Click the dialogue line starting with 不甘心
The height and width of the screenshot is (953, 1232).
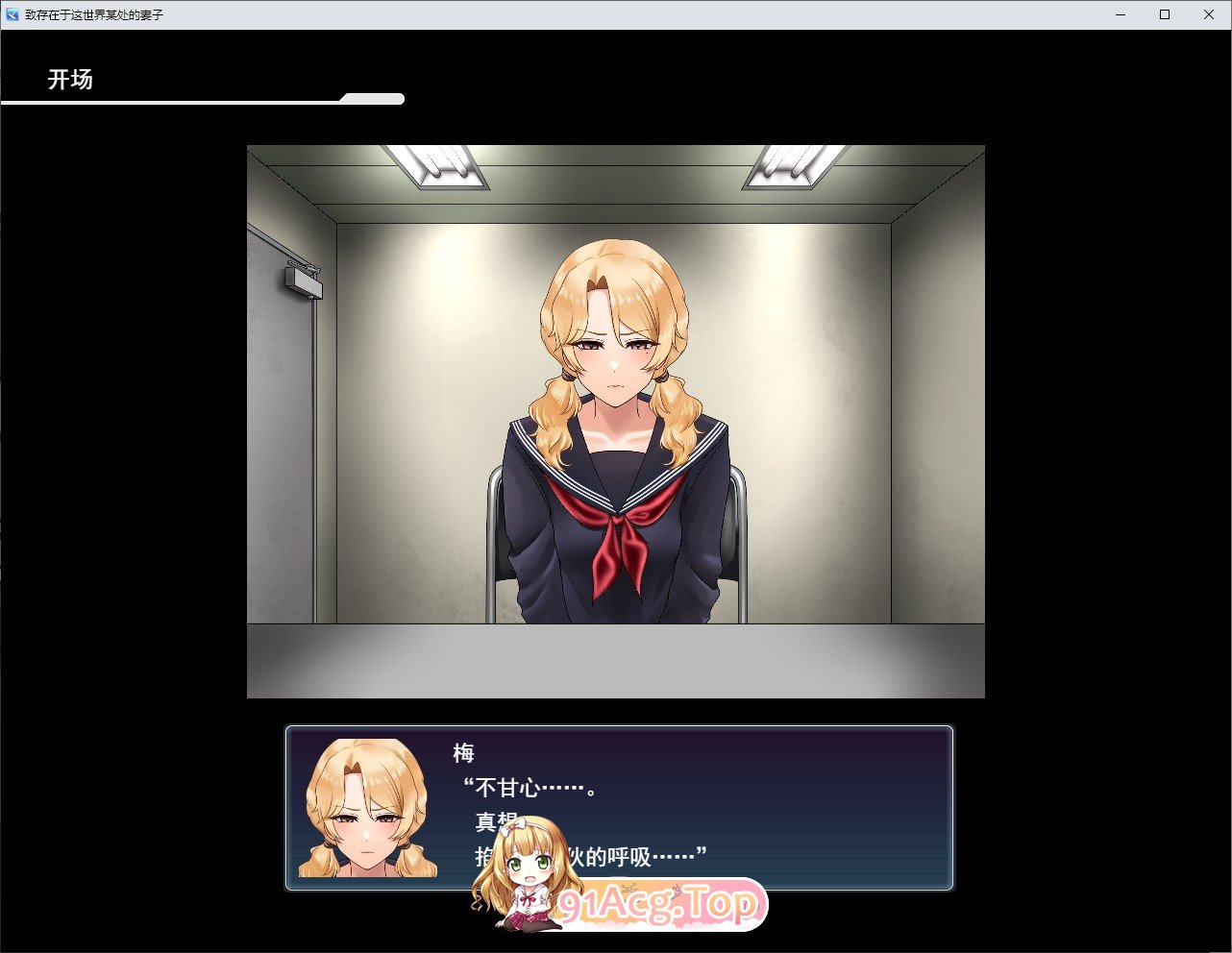pos(529,785)
